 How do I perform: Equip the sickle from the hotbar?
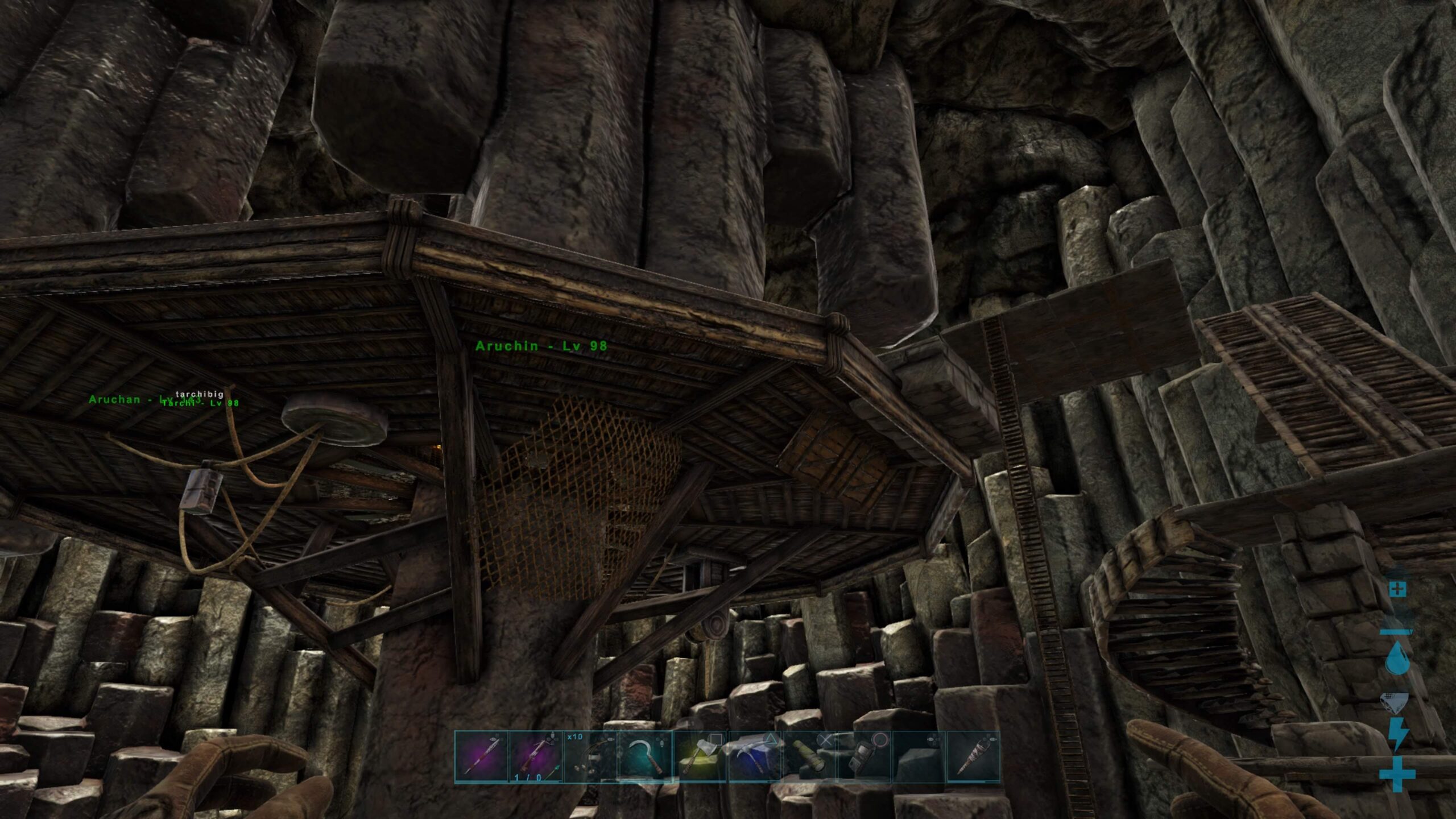pyautogui.click(x=645, y=757)
